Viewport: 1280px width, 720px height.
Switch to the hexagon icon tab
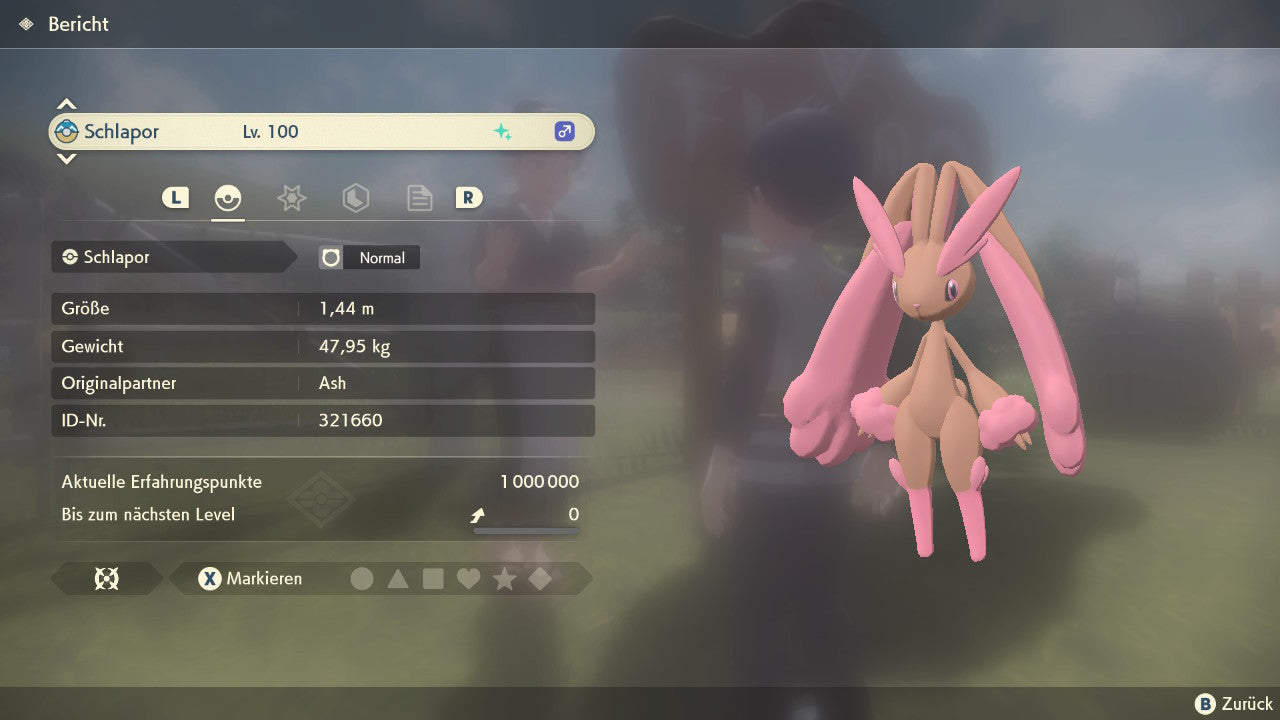[x=355, y=198]
